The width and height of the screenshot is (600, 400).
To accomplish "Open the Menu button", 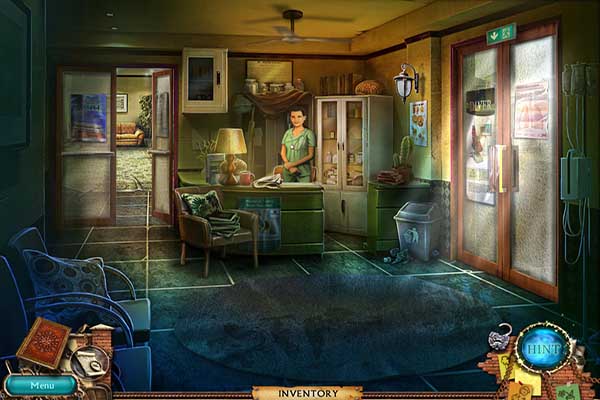I will pyautogui.click(x=40, y=385).
